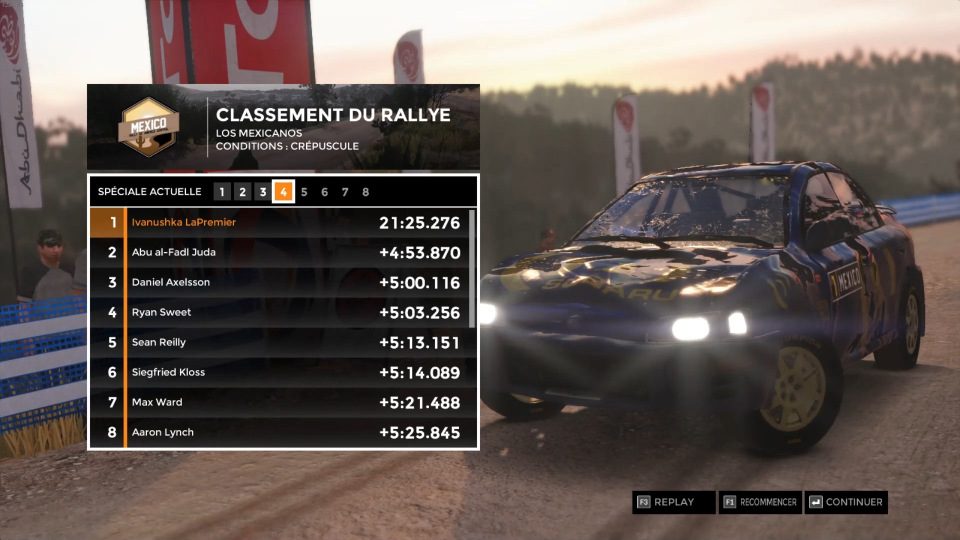Viewport: 960px width, 540px height.
Task: Select highlighted stage 4 tab
Action: click(x=284, y=192)
